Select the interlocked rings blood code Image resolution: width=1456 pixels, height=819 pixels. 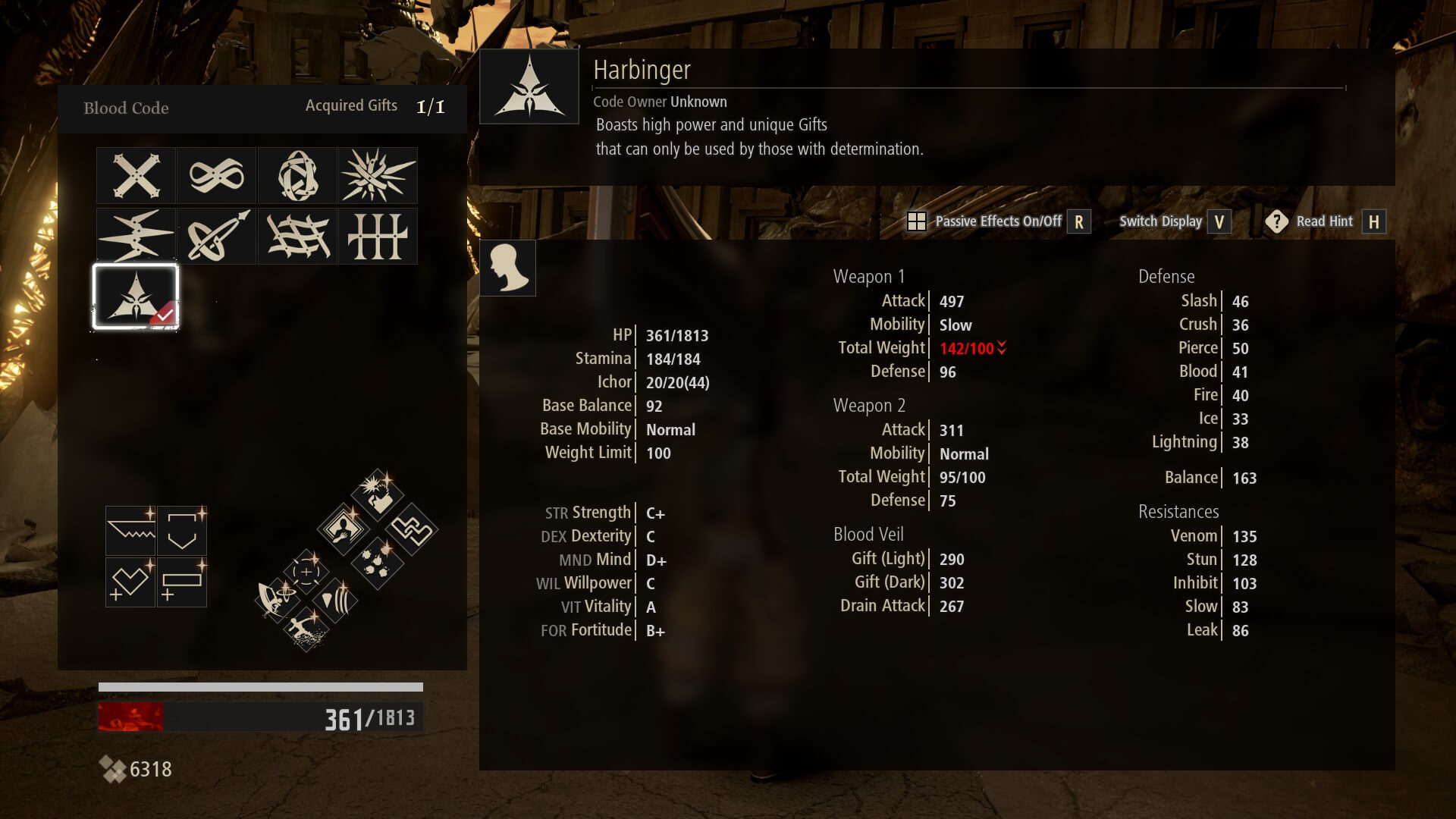pyautogui.click(x=297, y=176)
